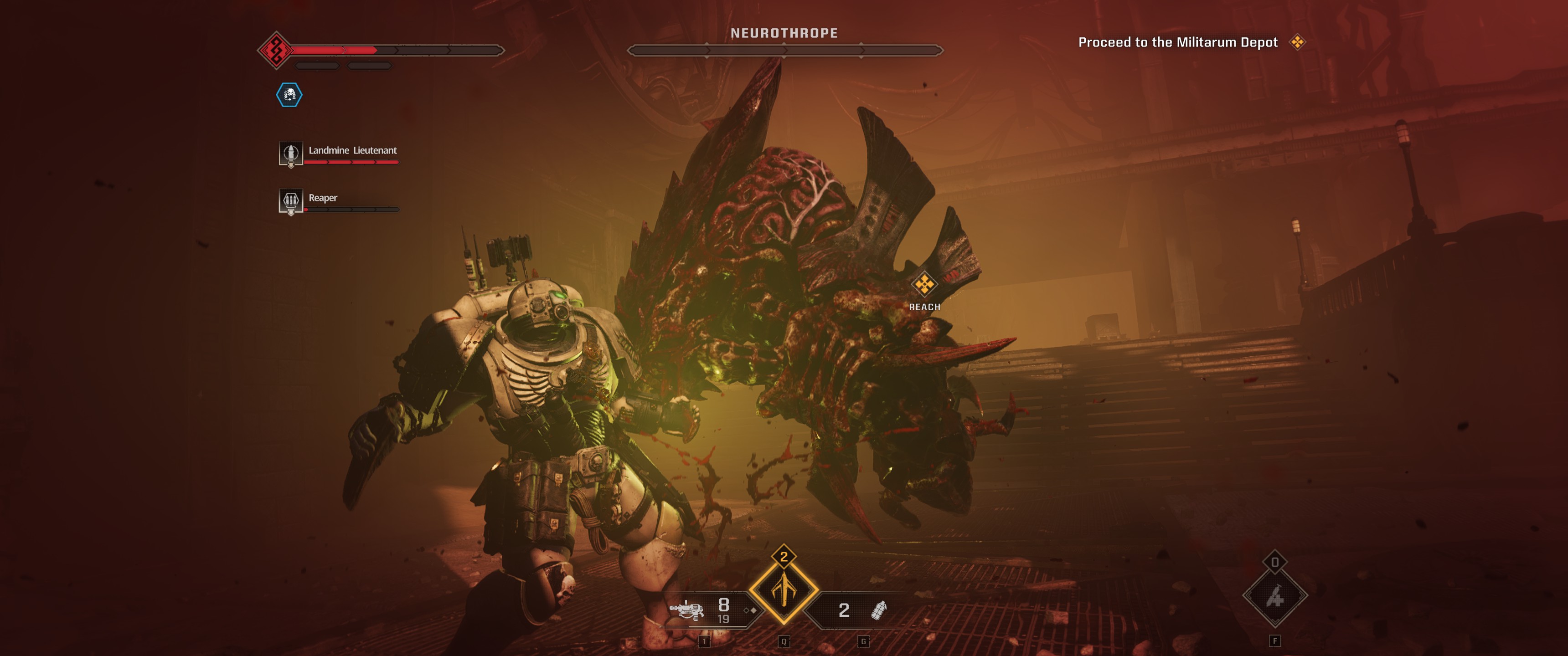Select the REACH objective waypoint marker
Screen dimensions: 1568x656
(924, 284)
